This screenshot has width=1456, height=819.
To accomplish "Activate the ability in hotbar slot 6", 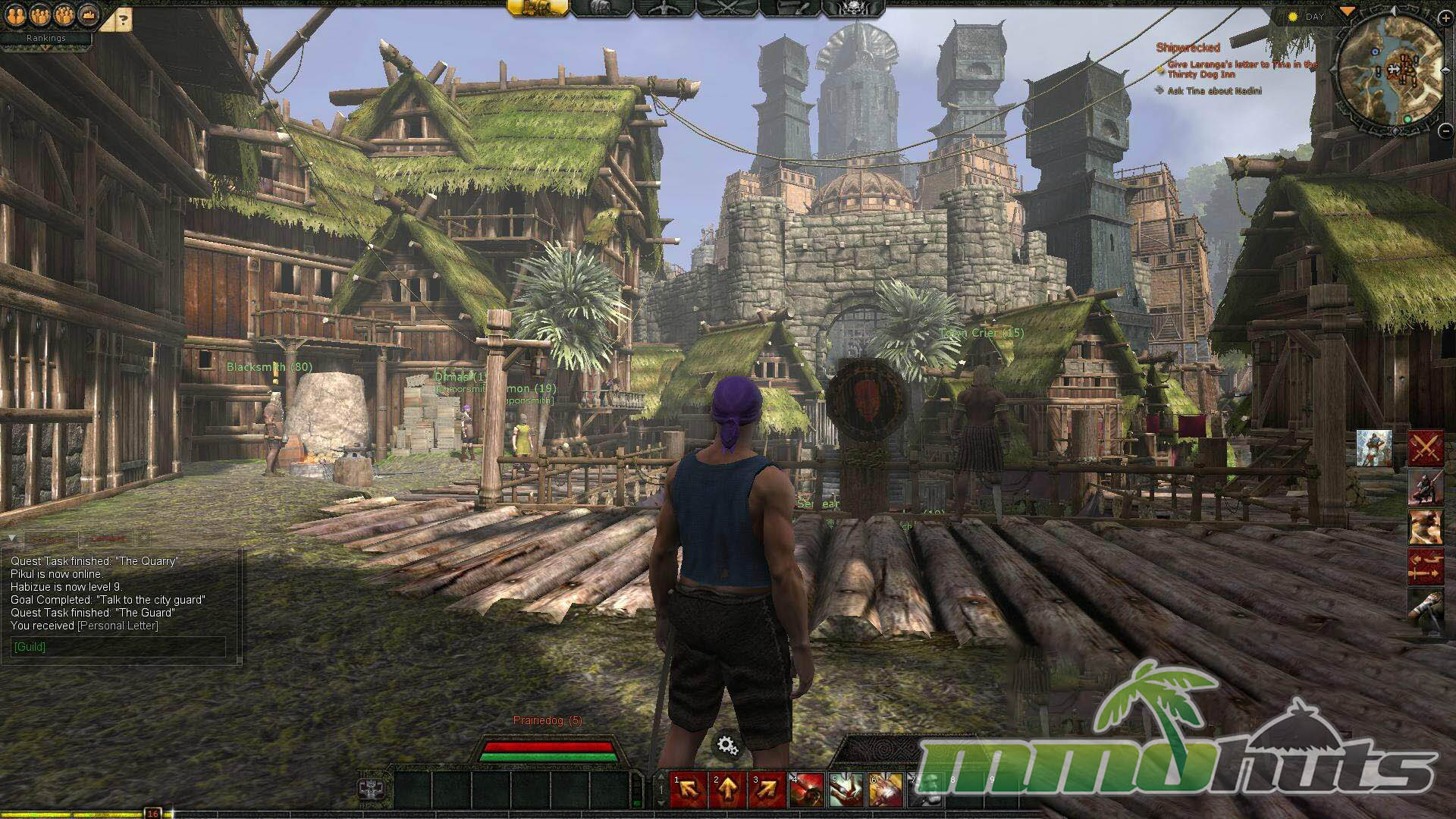I will [x=885, y=790].
